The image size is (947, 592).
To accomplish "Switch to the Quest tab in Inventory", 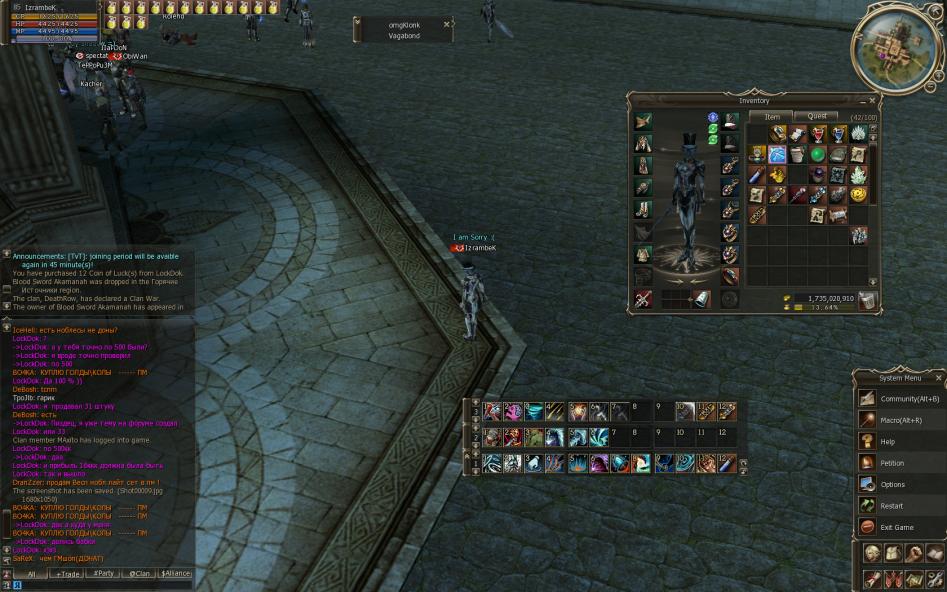I will coord(816,117).
